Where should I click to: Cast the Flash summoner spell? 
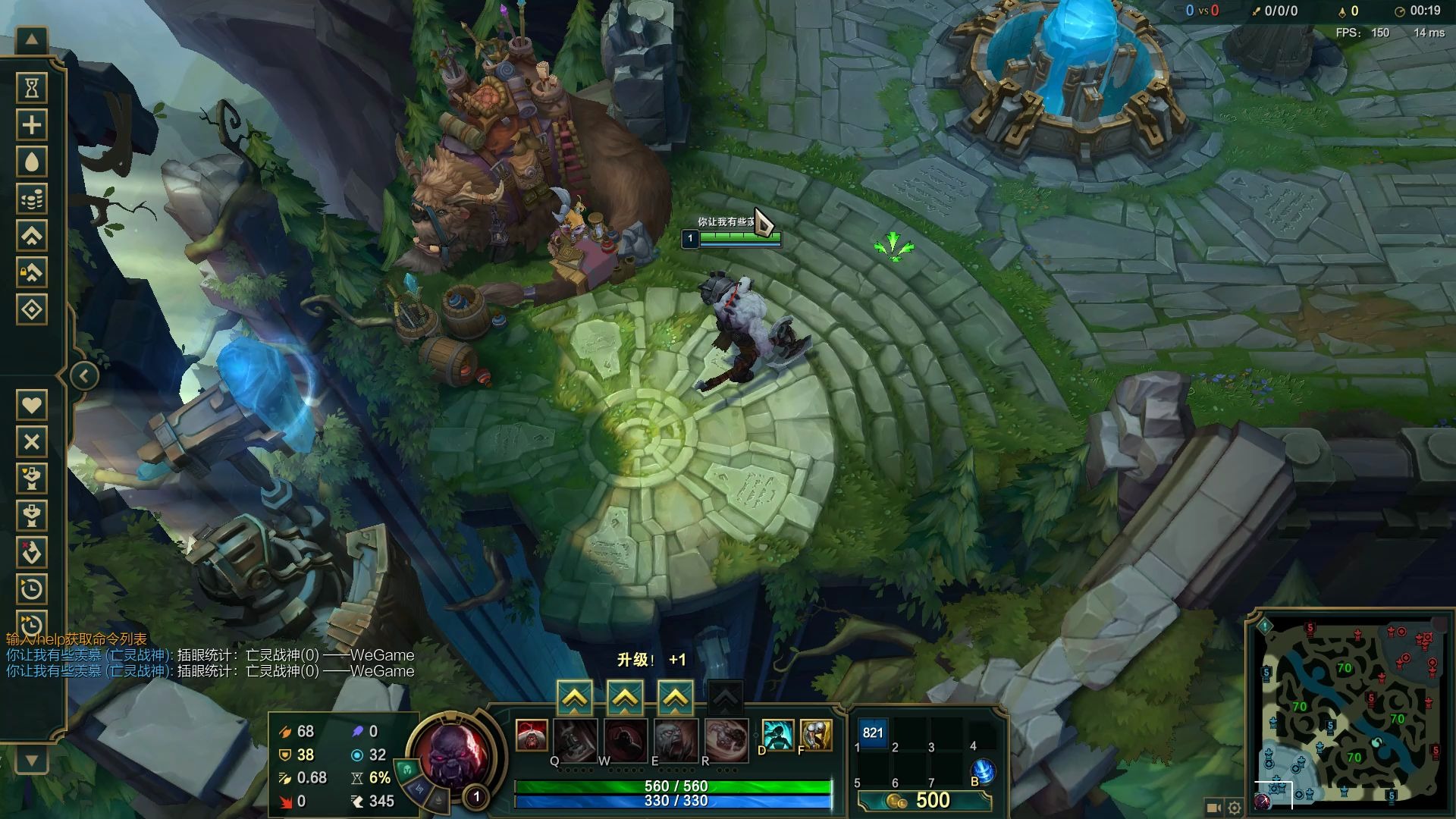point(816,734)
